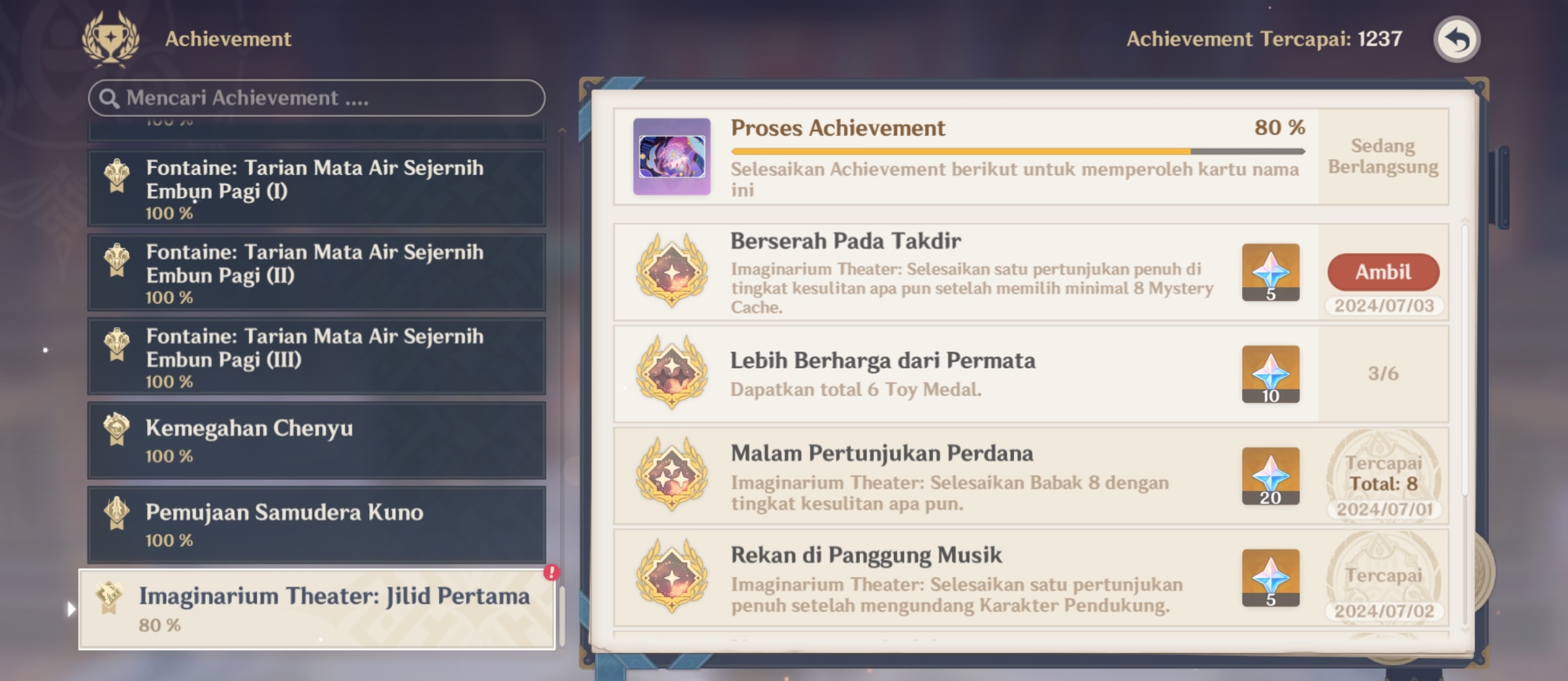Click the search magnifier icon
1568x681 pixels.
point(109,98)
